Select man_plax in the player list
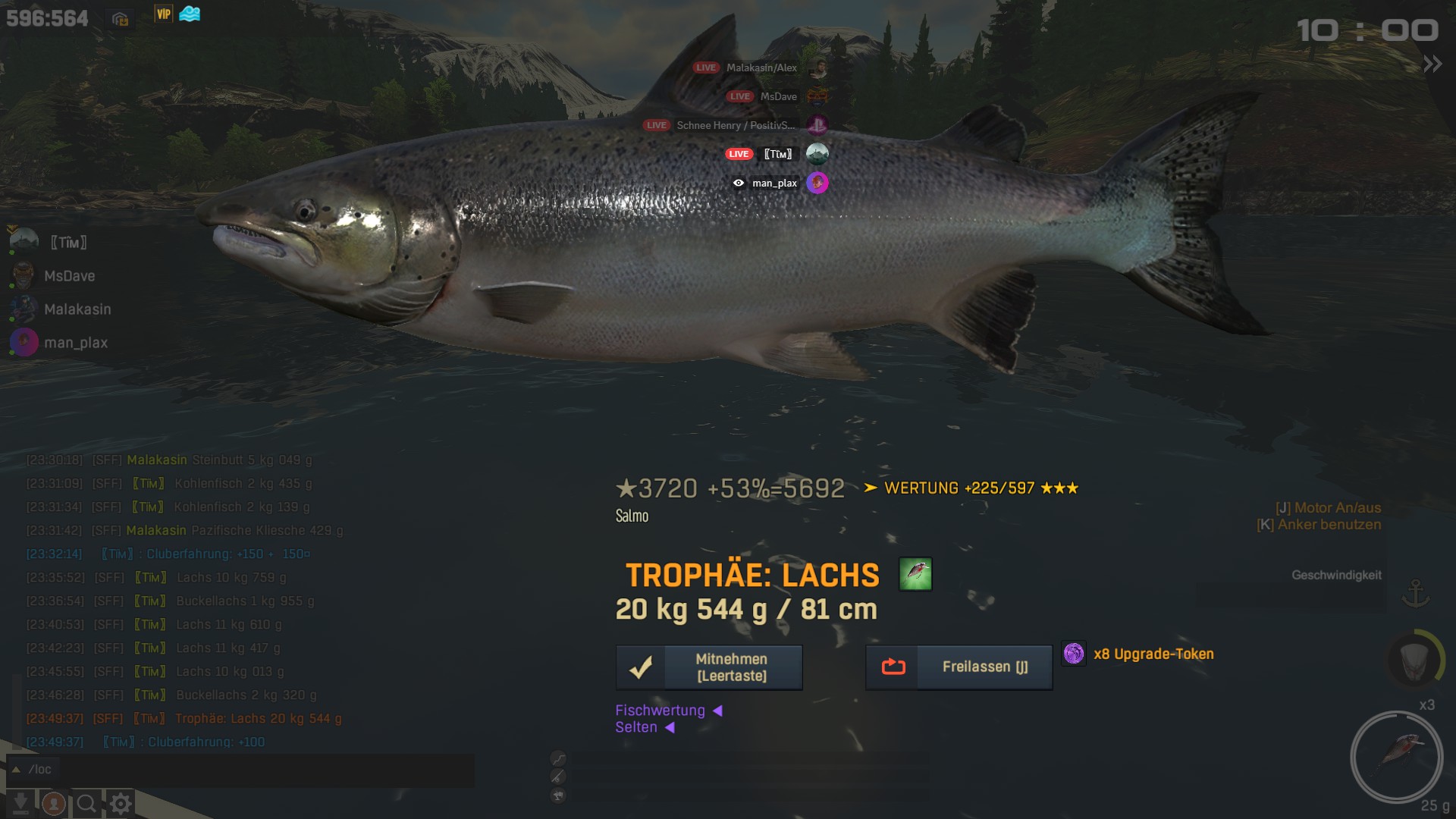 [76, 343]
